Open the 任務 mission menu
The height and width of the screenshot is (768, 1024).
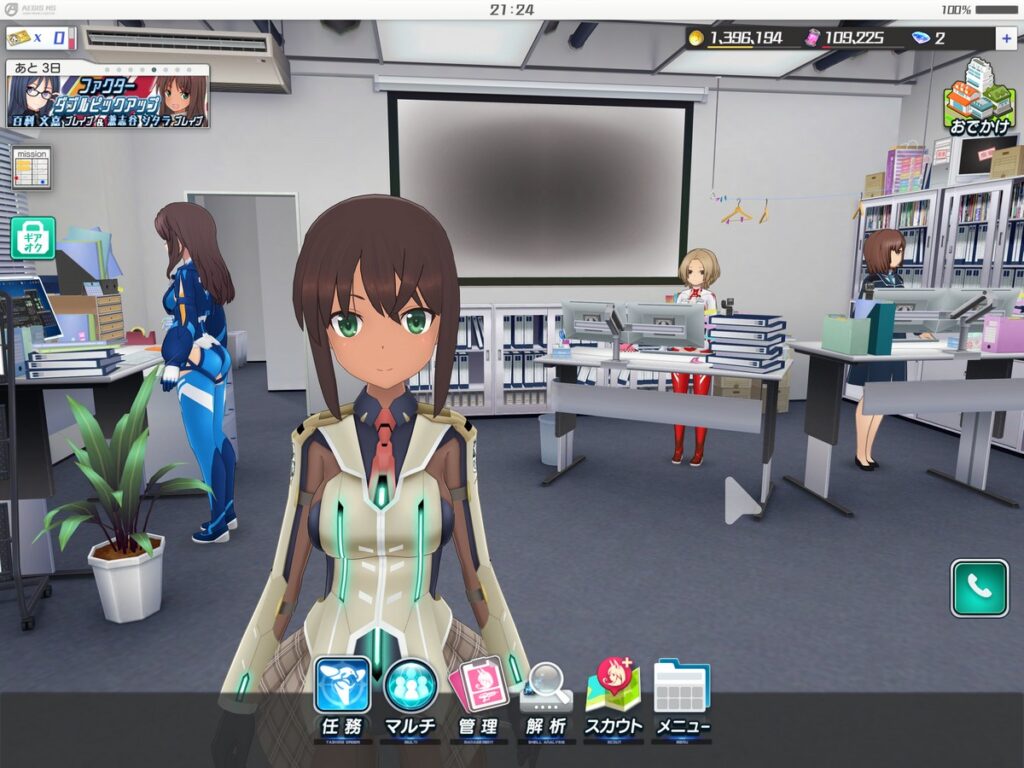[x=342, y=698]
